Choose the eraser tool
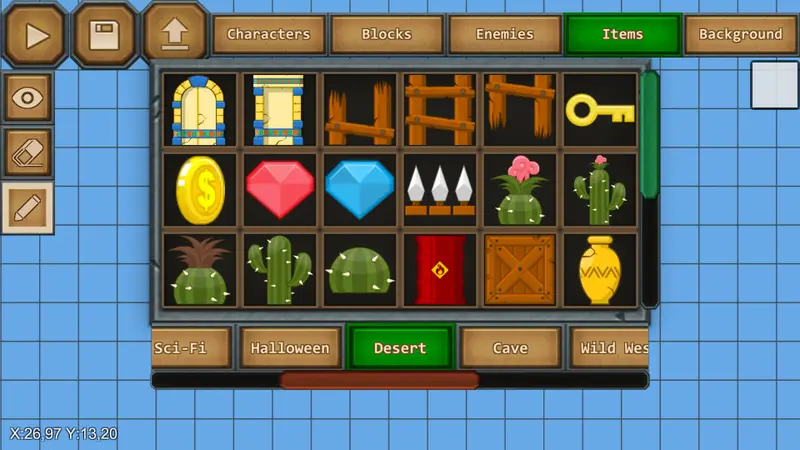This screenshot has width=800, height=450. pos(28,153)
